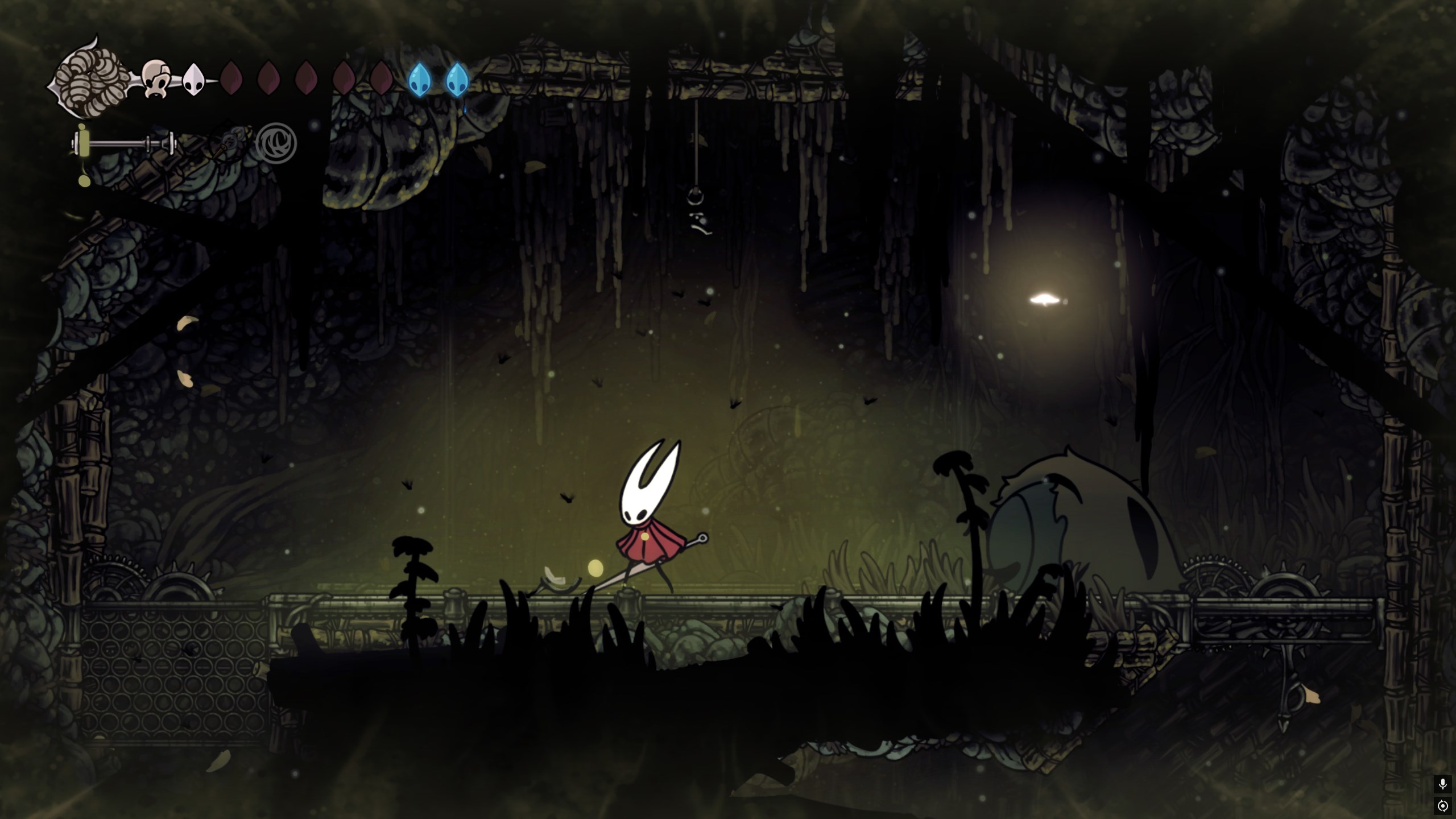Click the instant replay recording icon
This screenshot has width=1456, height=819.
[1442, 806]
